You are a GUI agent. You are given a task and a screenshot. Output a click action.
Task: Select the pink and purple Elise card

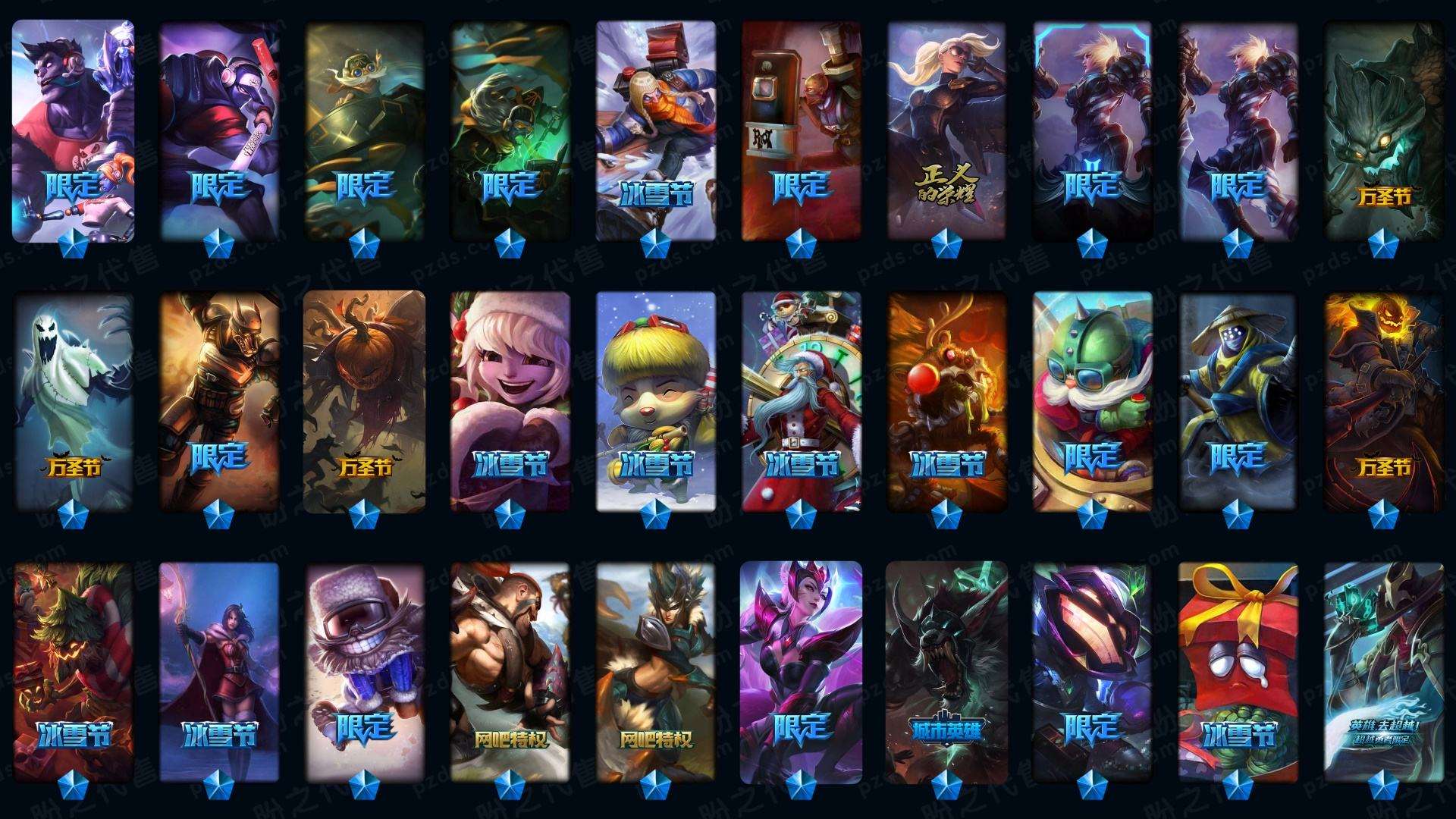(802, 672)
